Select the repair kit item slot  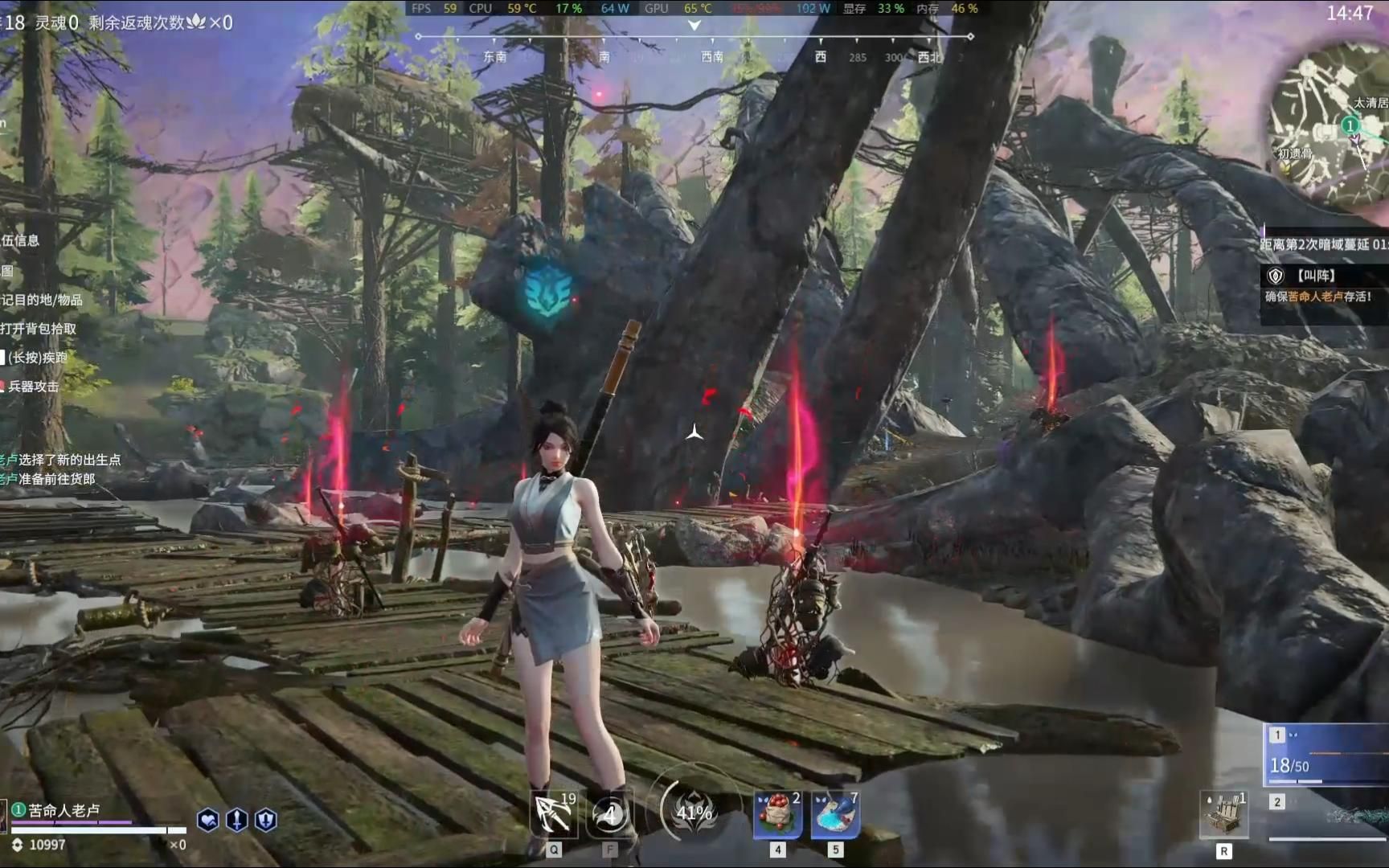pos(1223,814)
